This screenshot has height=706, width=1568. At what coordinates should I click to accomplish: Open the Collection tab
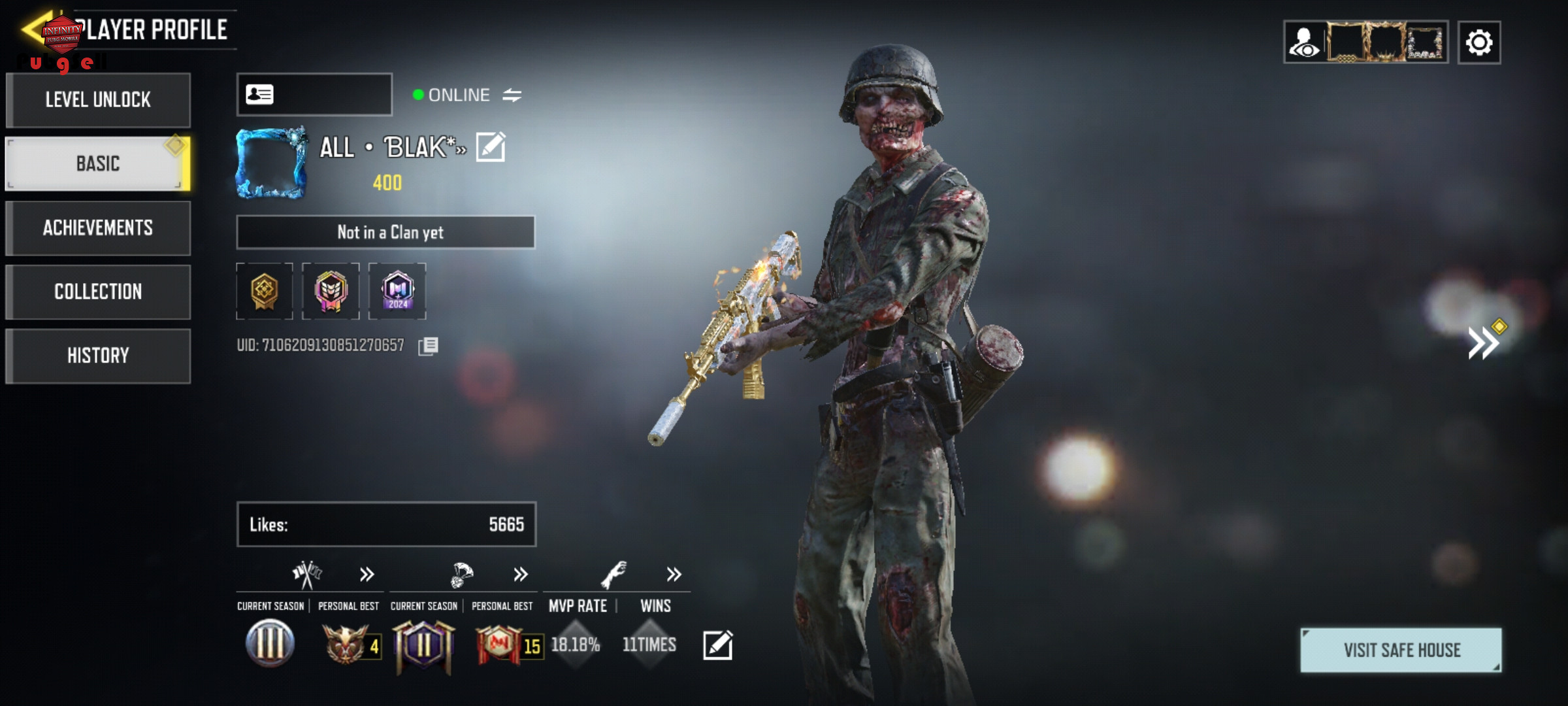(98, 292)
